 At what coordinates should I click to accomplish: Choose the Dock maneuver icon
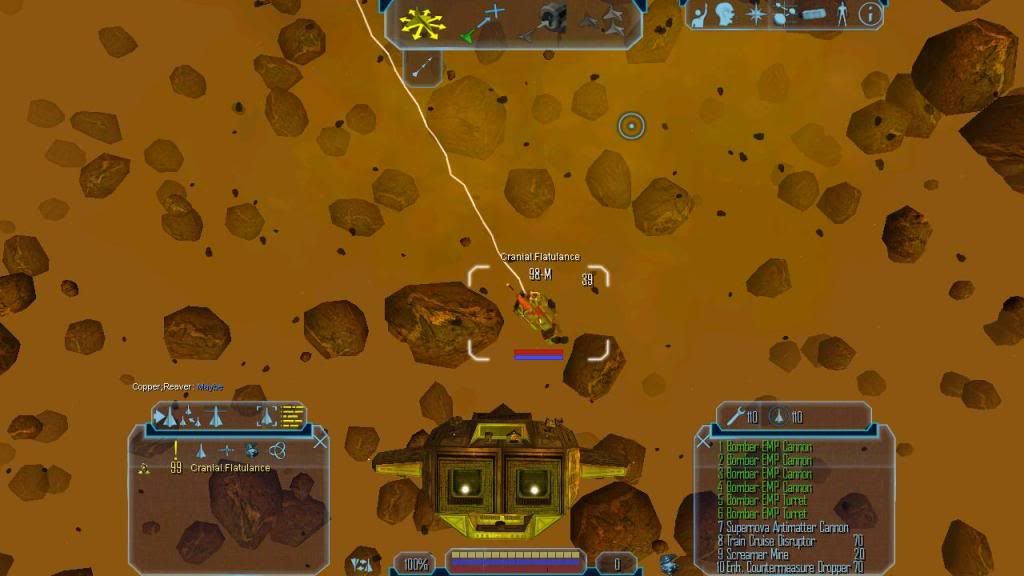tap(550, 20)
